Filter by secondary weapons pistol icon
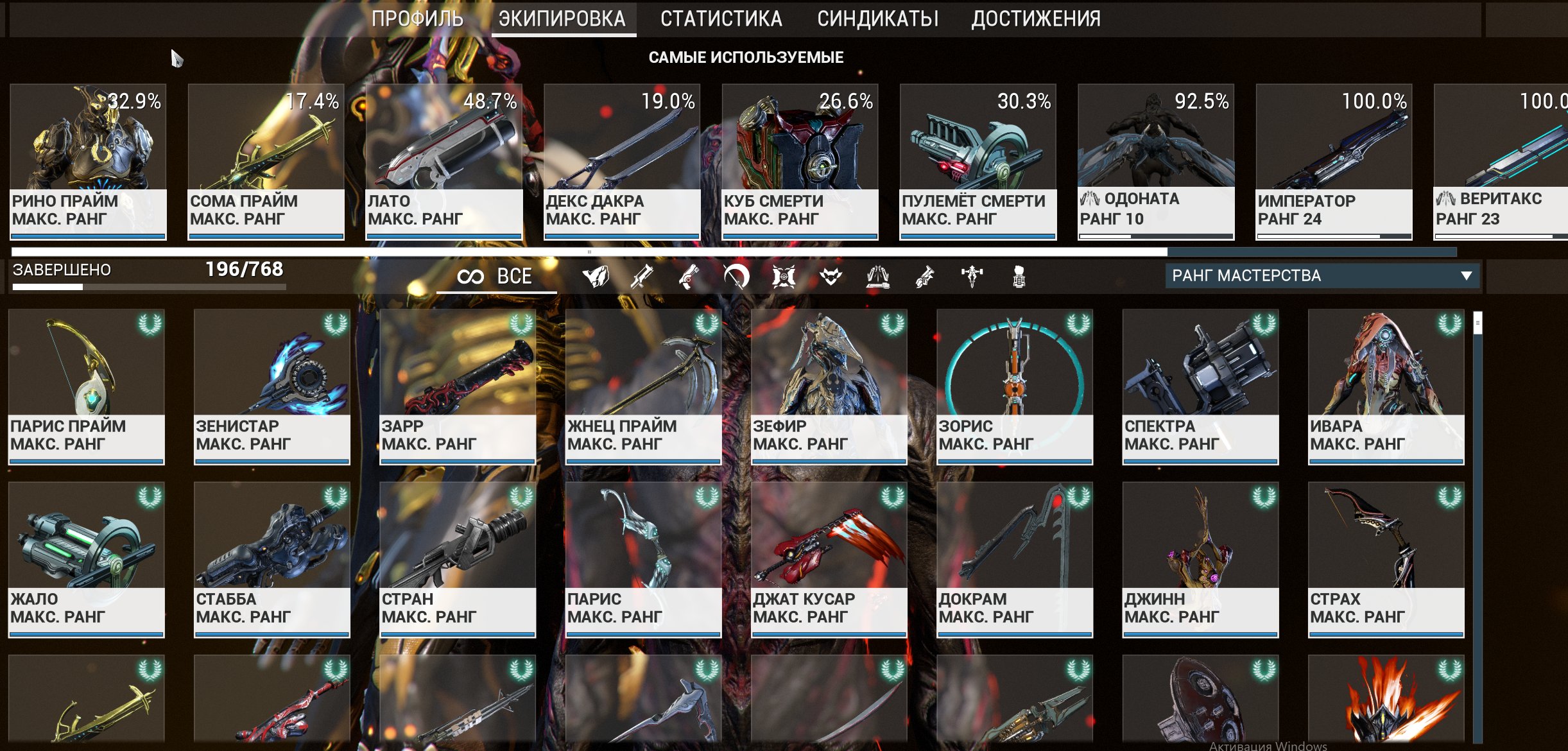Viewport: 1568px width, 751px height. tap(689, 277)
